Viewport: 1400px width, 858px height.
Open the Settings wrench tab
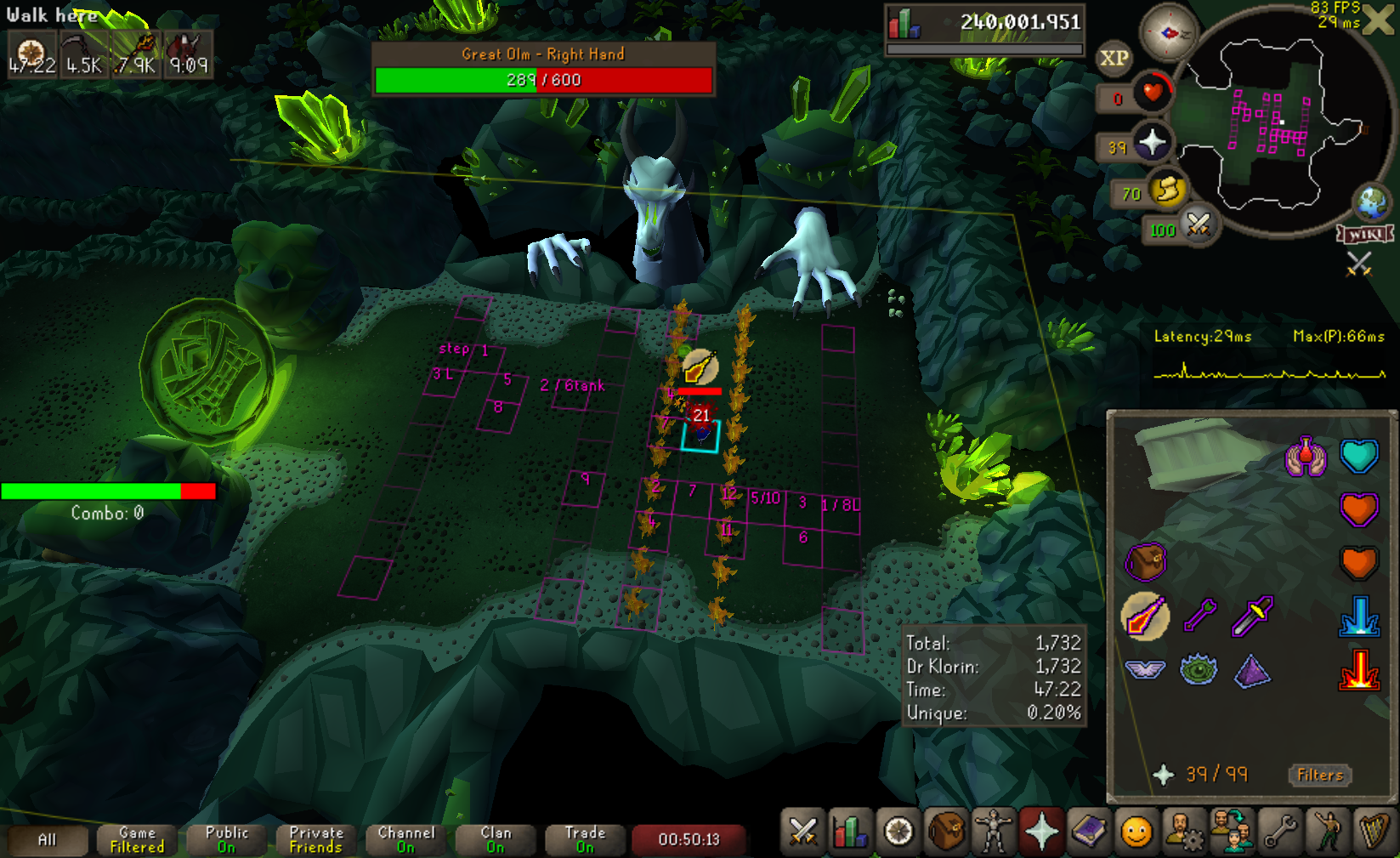pos(1280,832)
